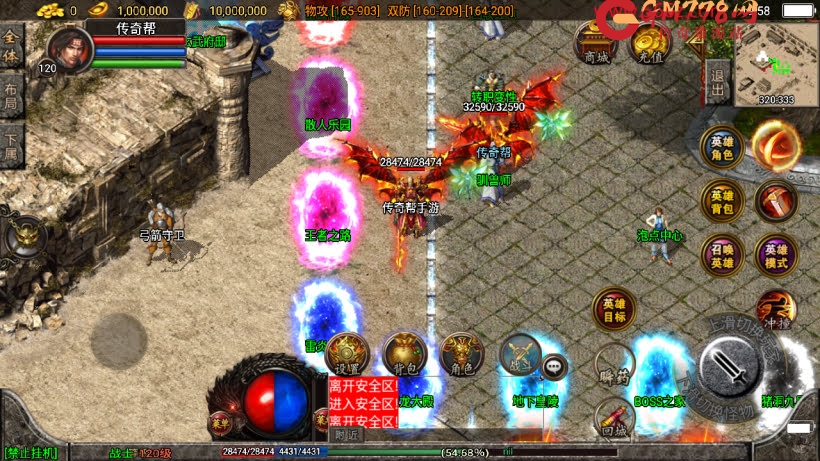This screenshot has width=820, height=461.
Task: Open the 英雄背包 hero bag
Action: tap(720, 200)
